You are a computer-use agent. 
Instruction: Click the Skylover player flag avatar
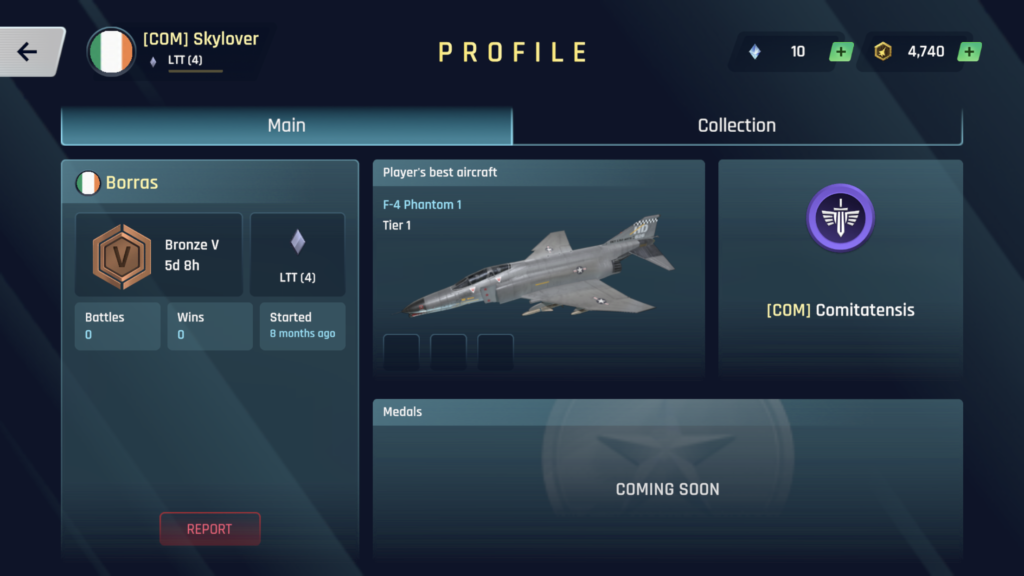tap(111, 52)
